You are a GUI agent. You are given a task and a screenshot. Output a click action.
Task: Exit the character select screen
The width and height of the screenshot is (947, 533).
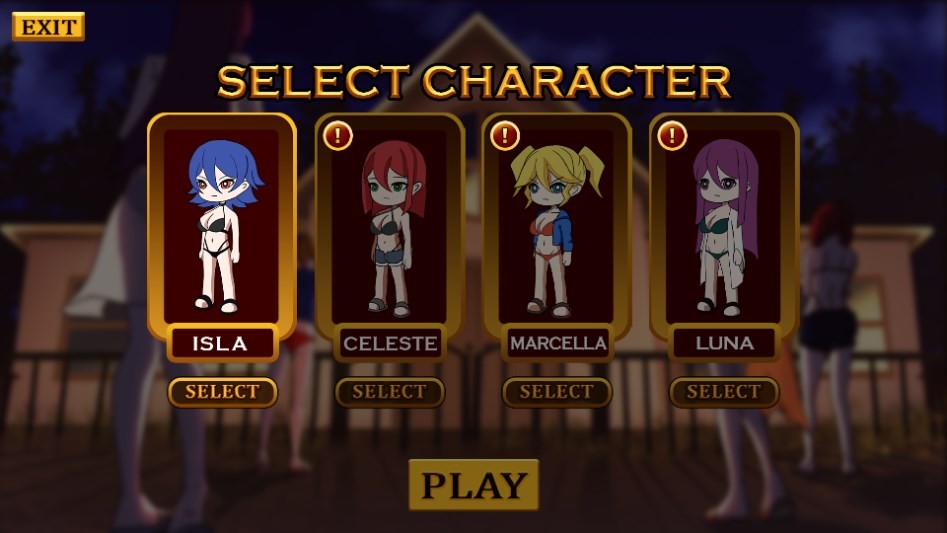tap(48, 27)
